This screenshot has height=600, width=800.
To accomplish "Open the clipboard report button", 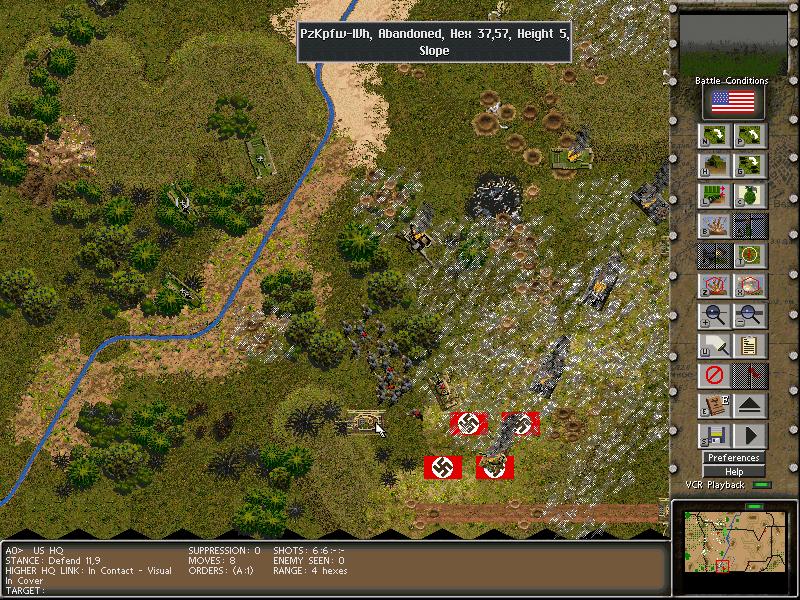I will 751,346.
